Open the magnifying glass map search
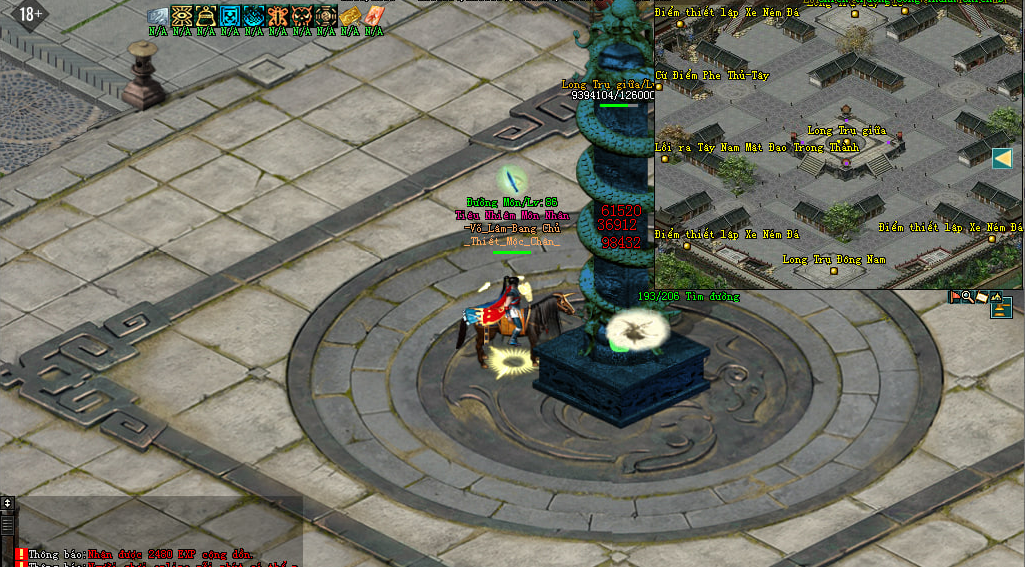This screenshot has height=567, width=1025. pyautogui.click(x=968, y=297)
